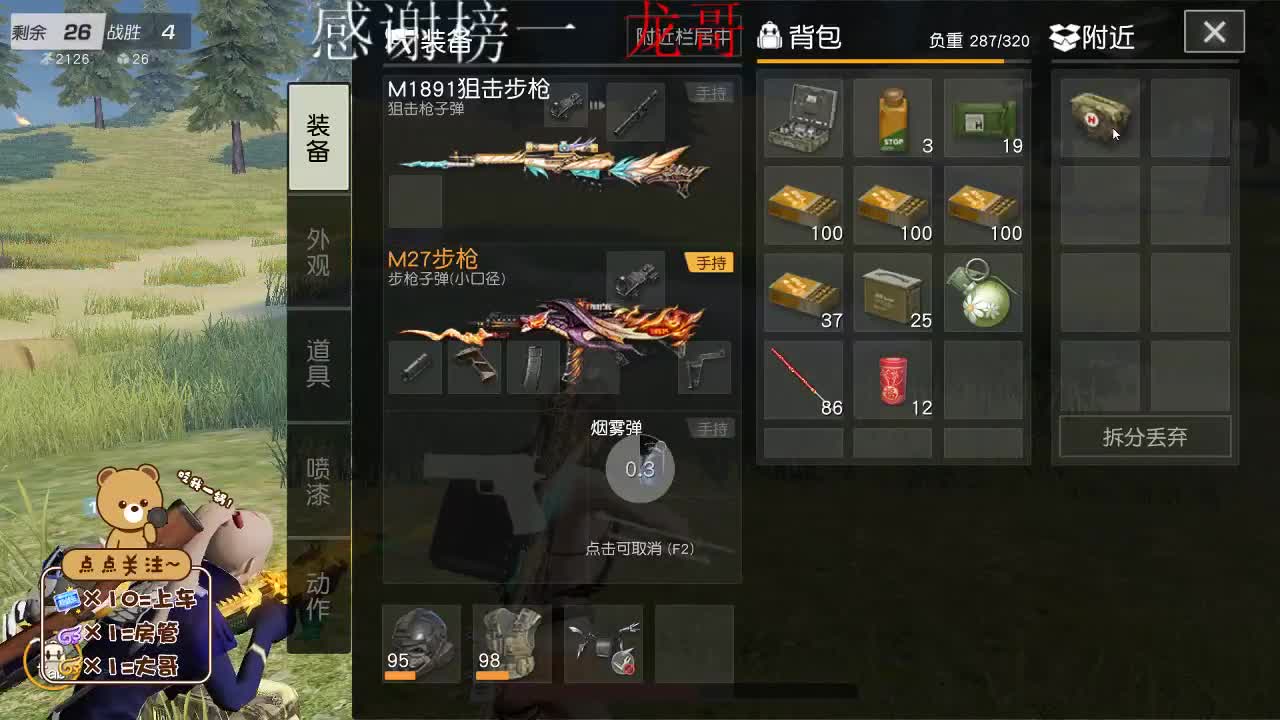1280x720 pixels.
Task: Select the energy drink item showing 3
Action: [892, 118]
